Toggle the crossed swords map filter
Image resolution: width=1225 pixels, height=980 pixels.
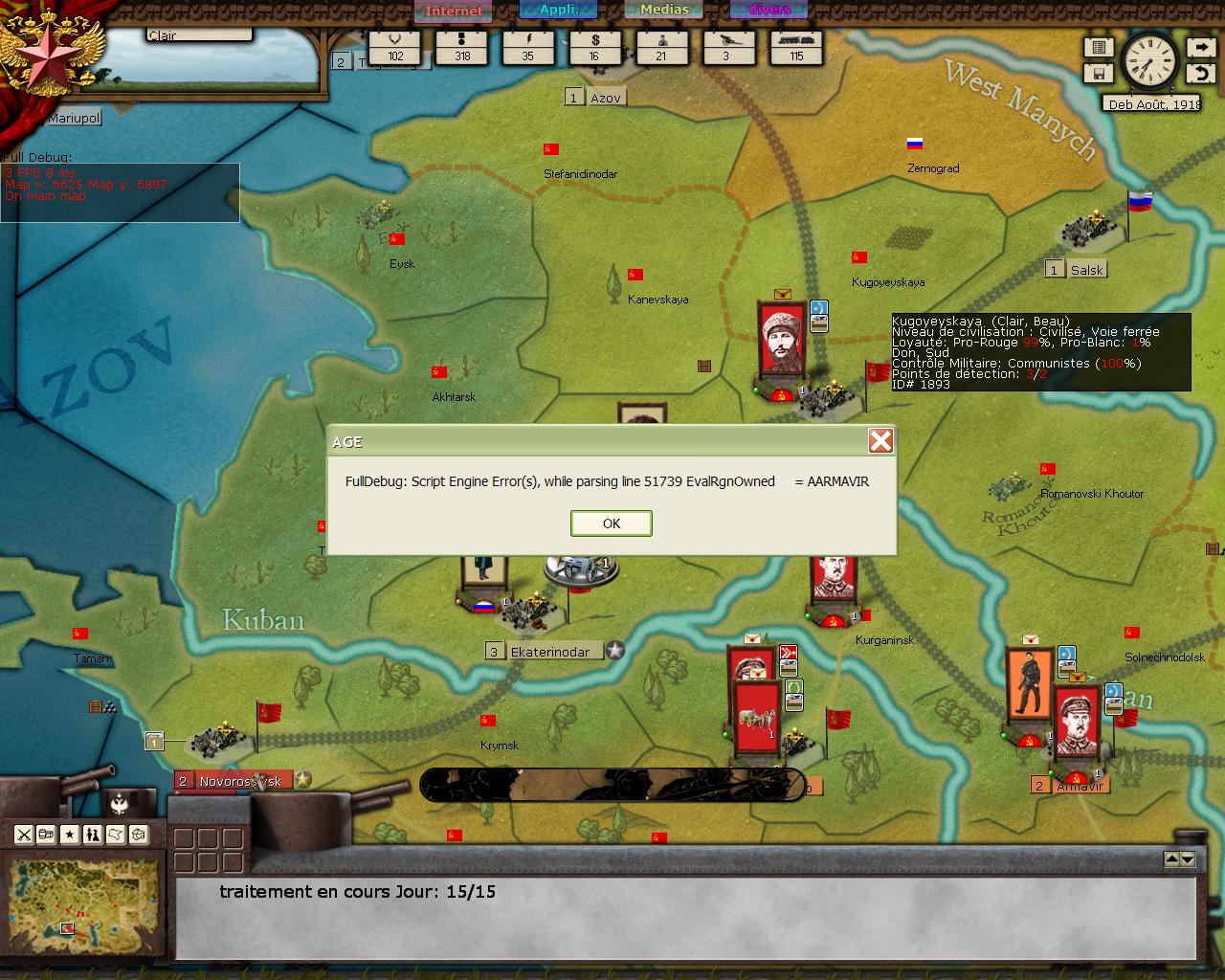[24, 835]
